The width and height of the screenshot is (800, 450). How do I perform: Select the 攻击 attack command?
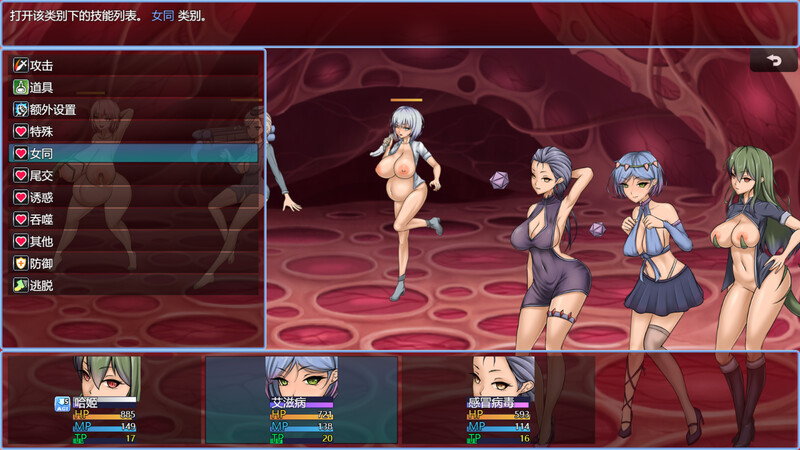tap(134, 65)
